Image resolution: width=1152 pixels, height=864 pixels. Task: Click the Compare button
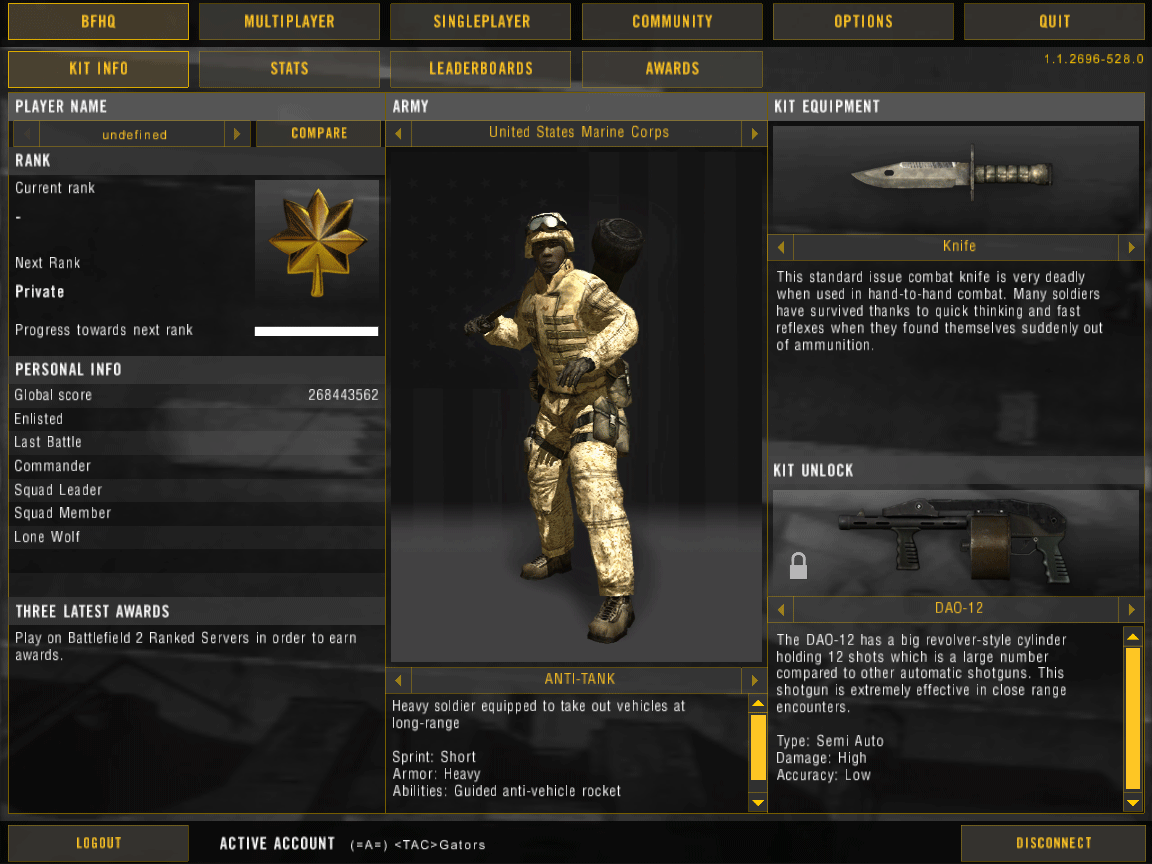coord(319,133)
